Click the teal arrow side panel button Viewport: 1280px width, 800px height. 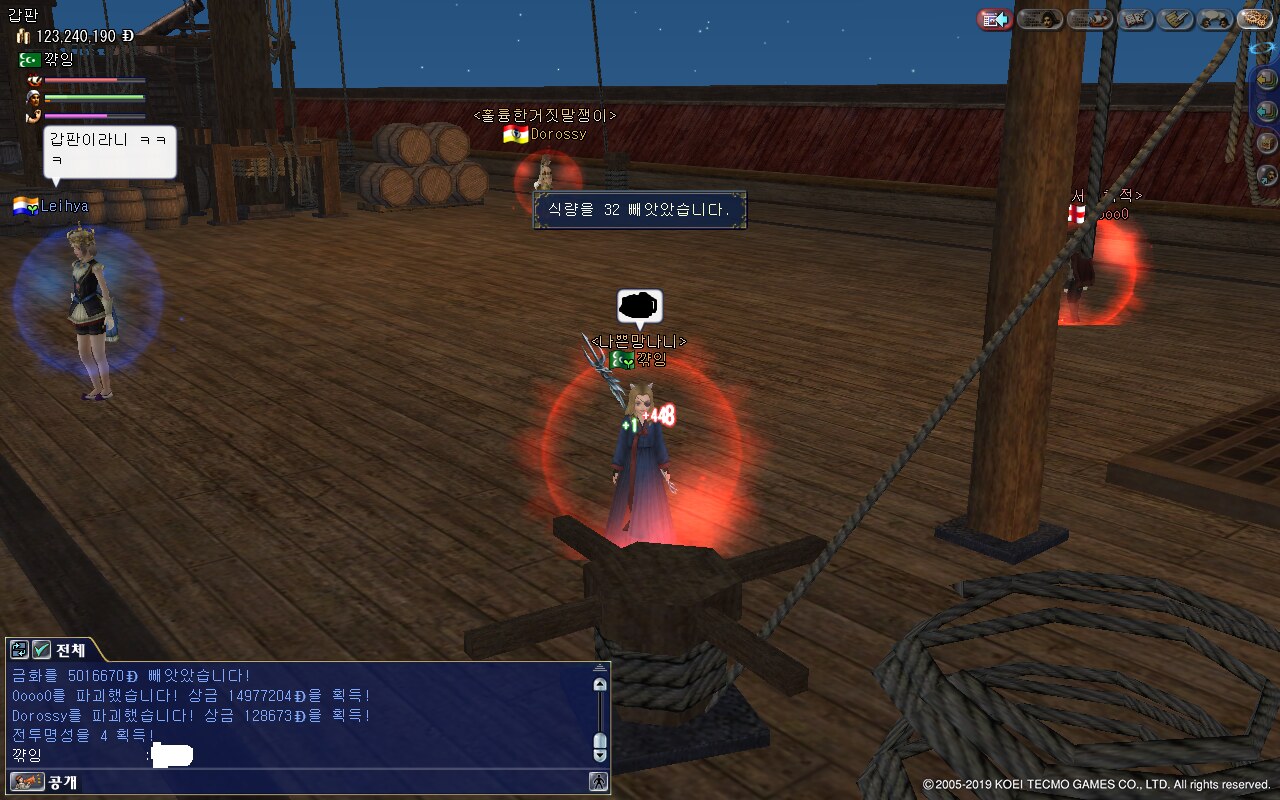point(1267,110)
